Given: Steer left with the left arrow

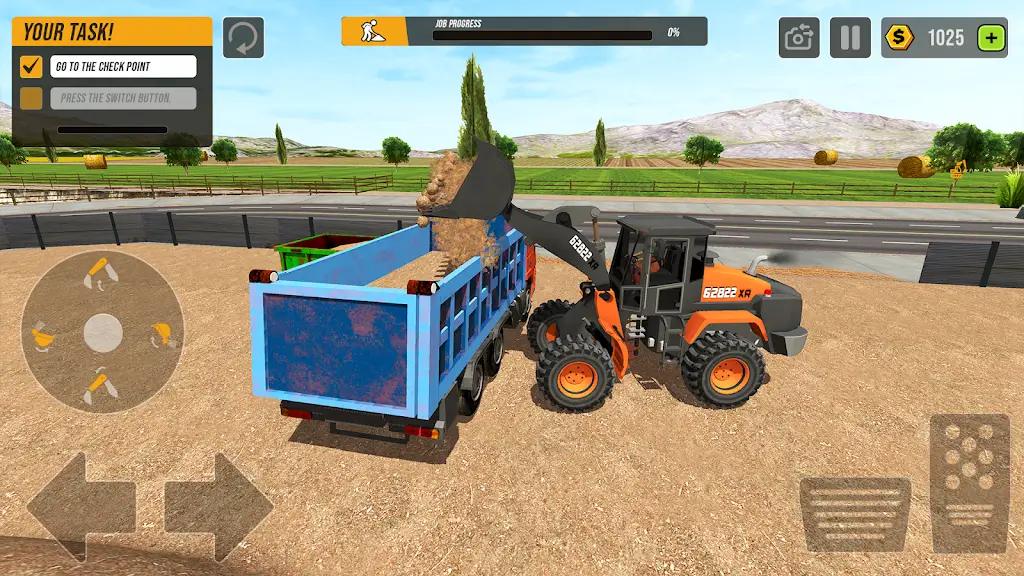Looking at the screenshot, I should click(80, 505).
